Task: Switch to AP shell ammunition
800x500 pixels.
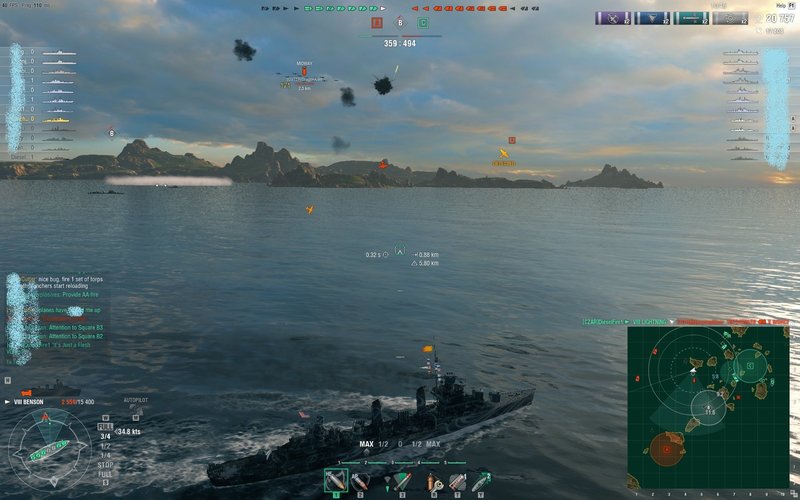Action: click(359, 481)
